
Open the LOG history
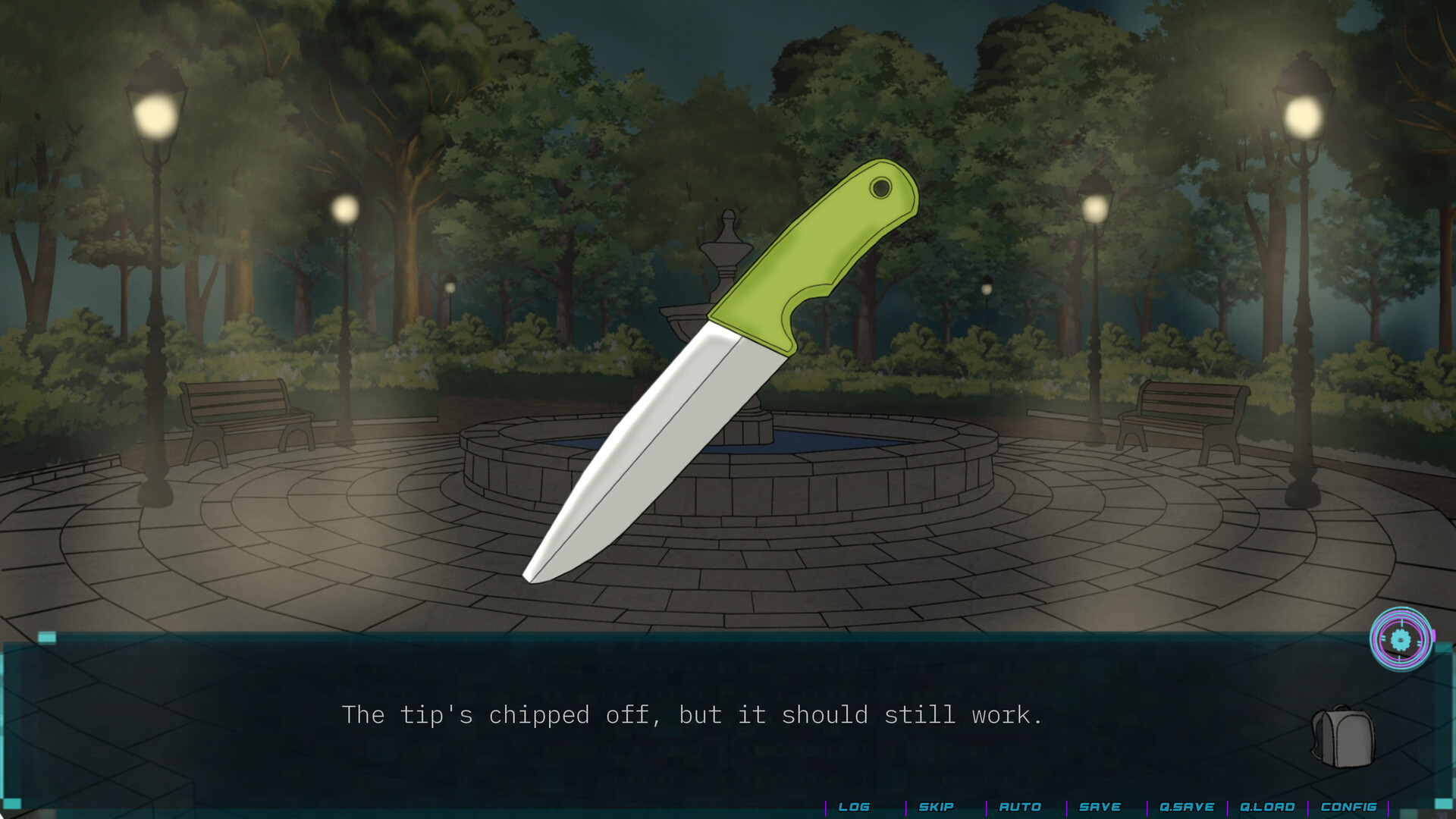click(854, 806)
